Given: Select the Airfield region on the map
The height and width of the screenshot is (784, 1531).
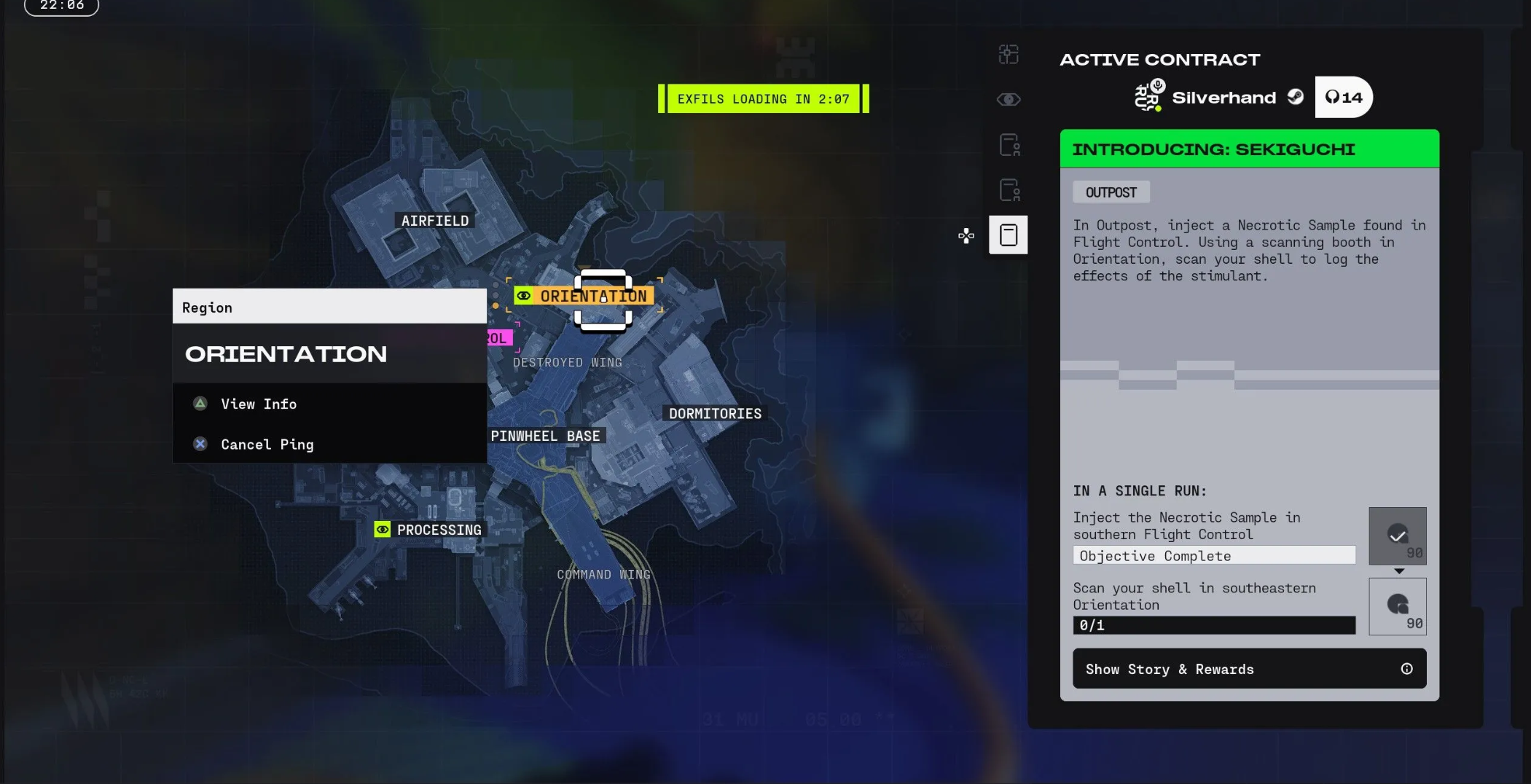Looking at the screenshot, I should pyautogui.click(x=435, y=221).
